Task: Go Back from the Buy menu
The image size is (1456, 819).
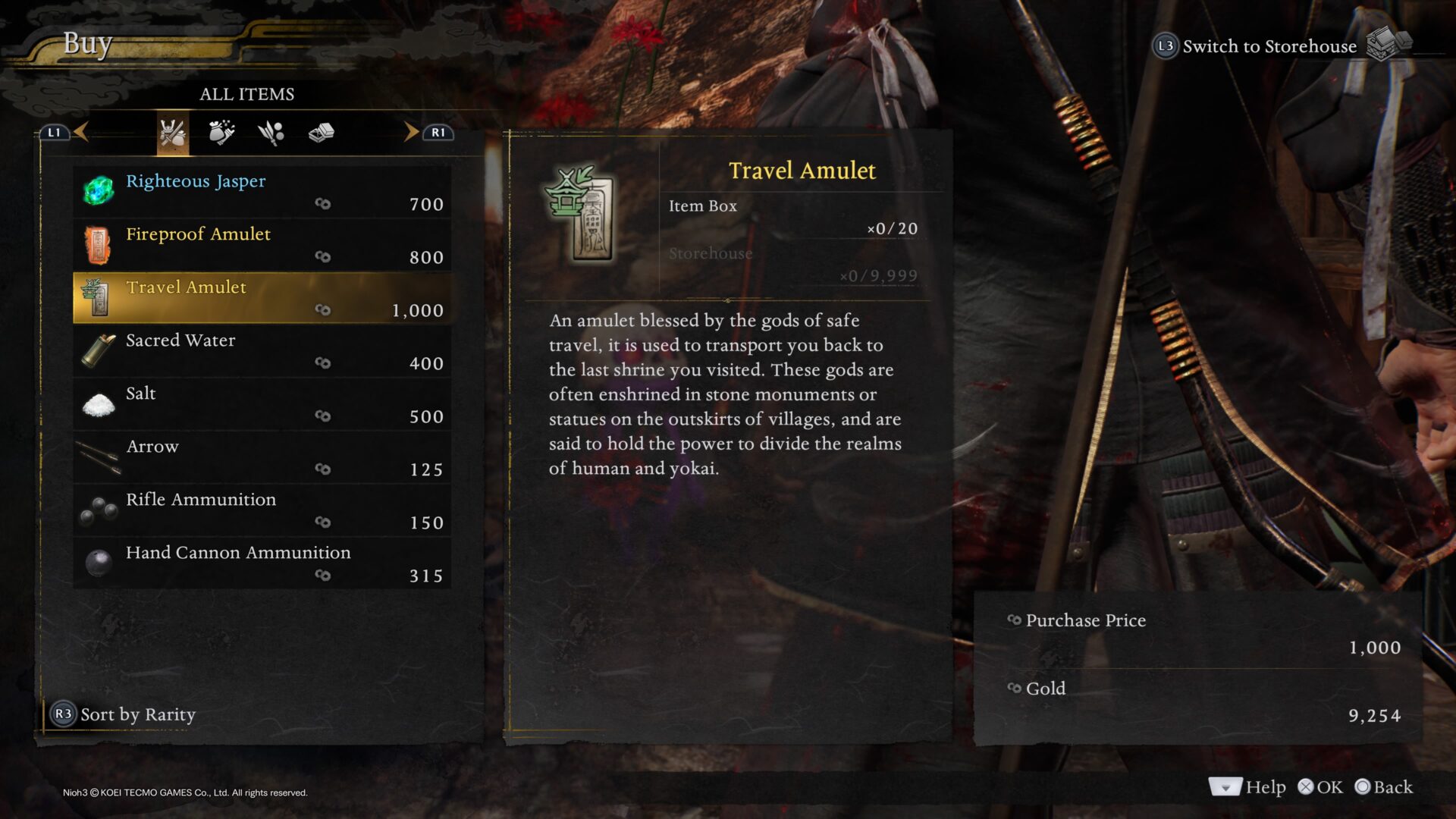Action: (1384, 787)
